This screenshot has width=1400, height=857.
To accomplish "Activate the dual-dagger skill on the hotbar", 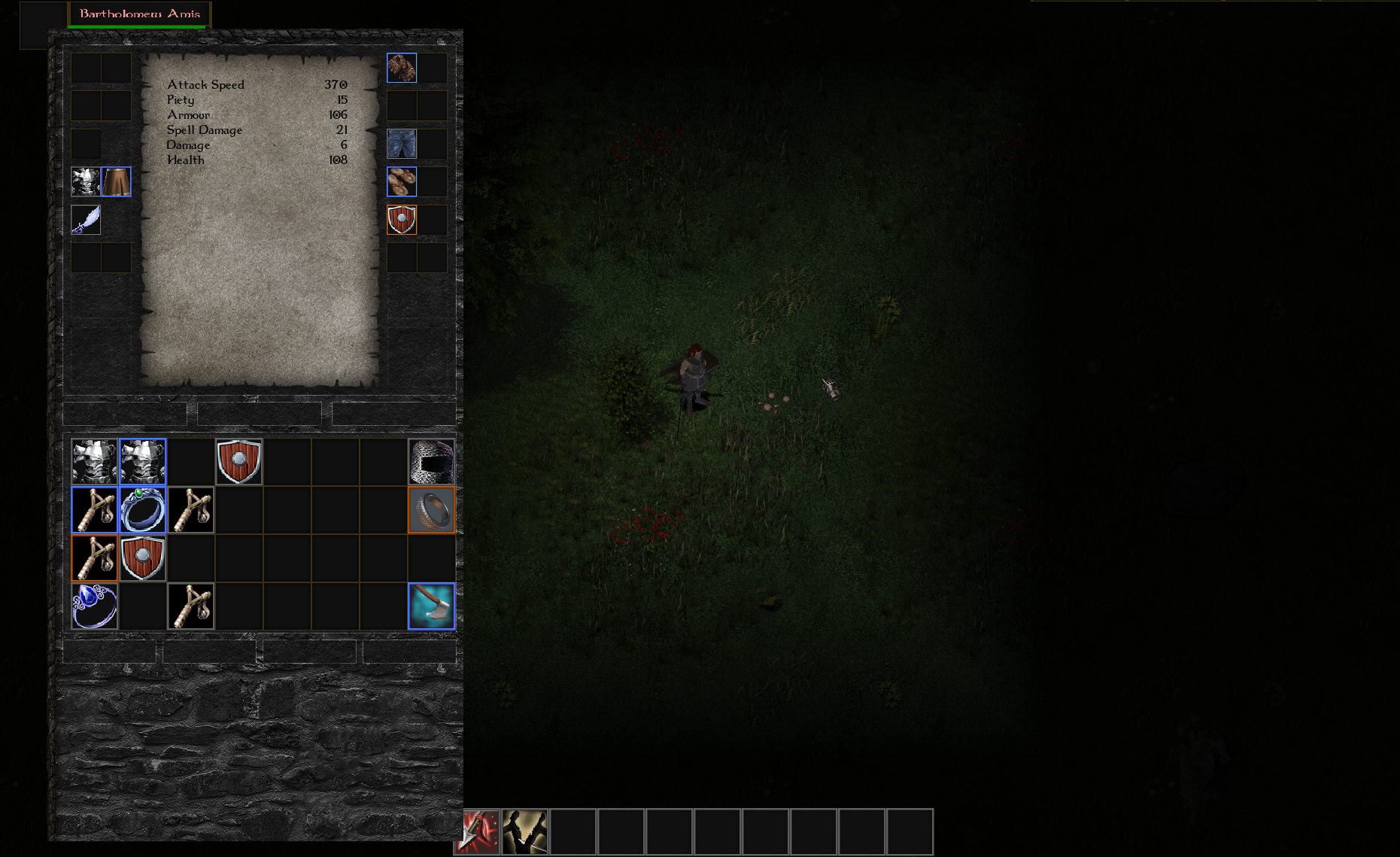I will coord(527,831).
